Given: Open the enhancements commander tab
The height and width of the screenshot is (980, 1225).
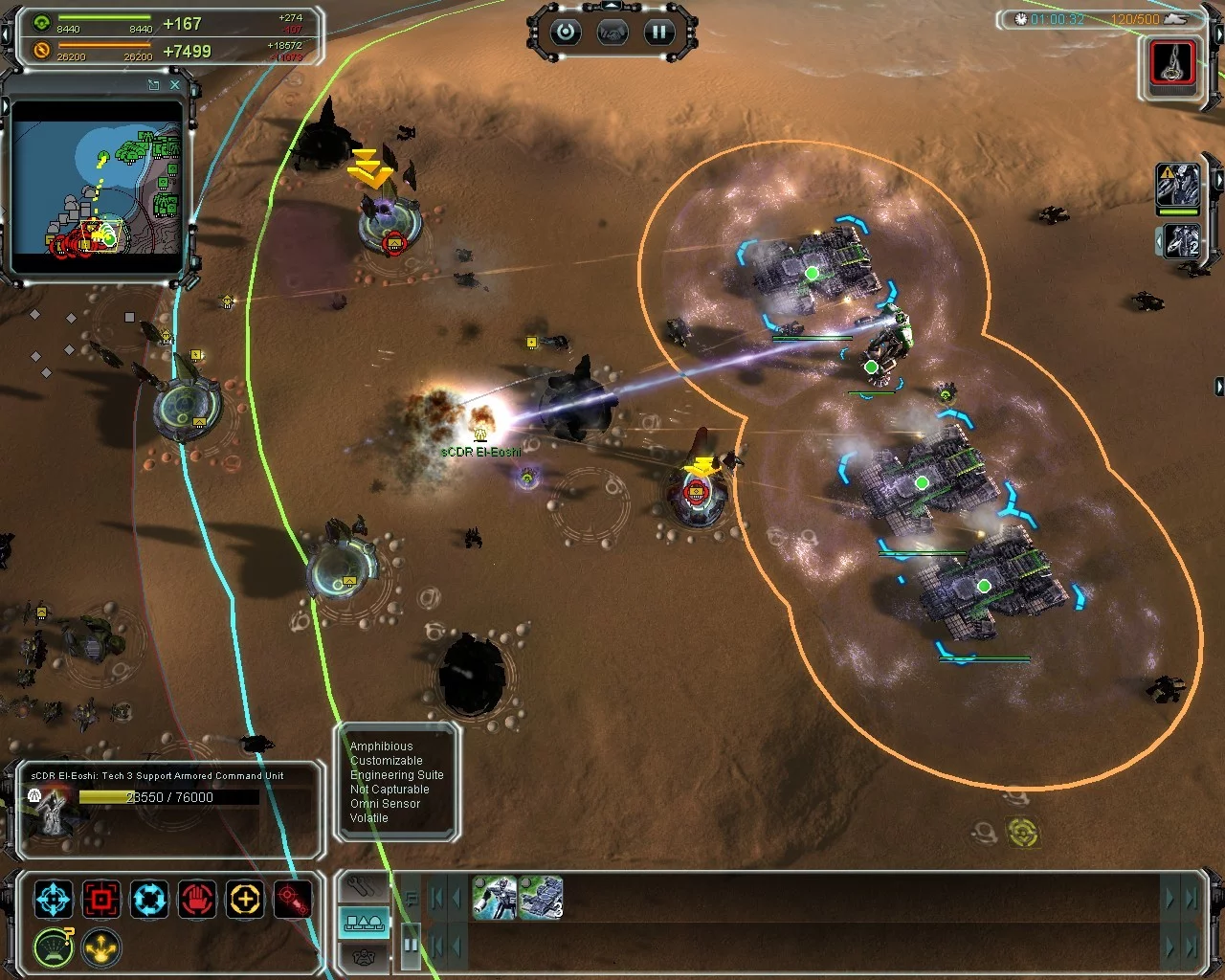Looking at the screenshot, I should click(x=365, y=957).
